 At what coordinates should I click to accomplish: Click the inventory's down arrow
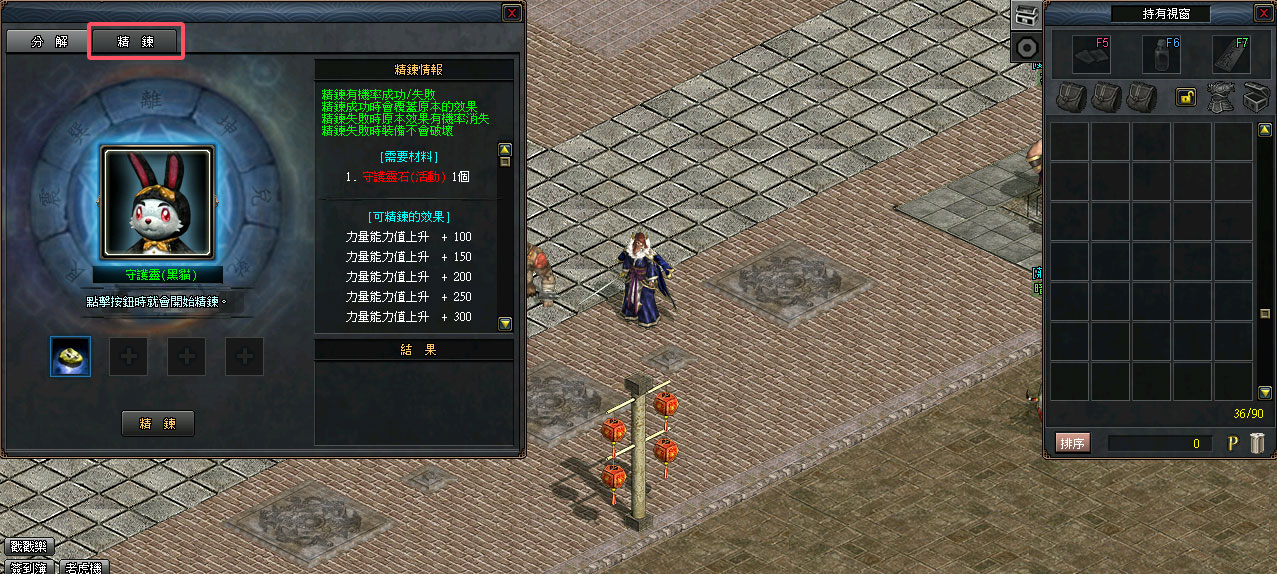click(x=1265, y=392)
